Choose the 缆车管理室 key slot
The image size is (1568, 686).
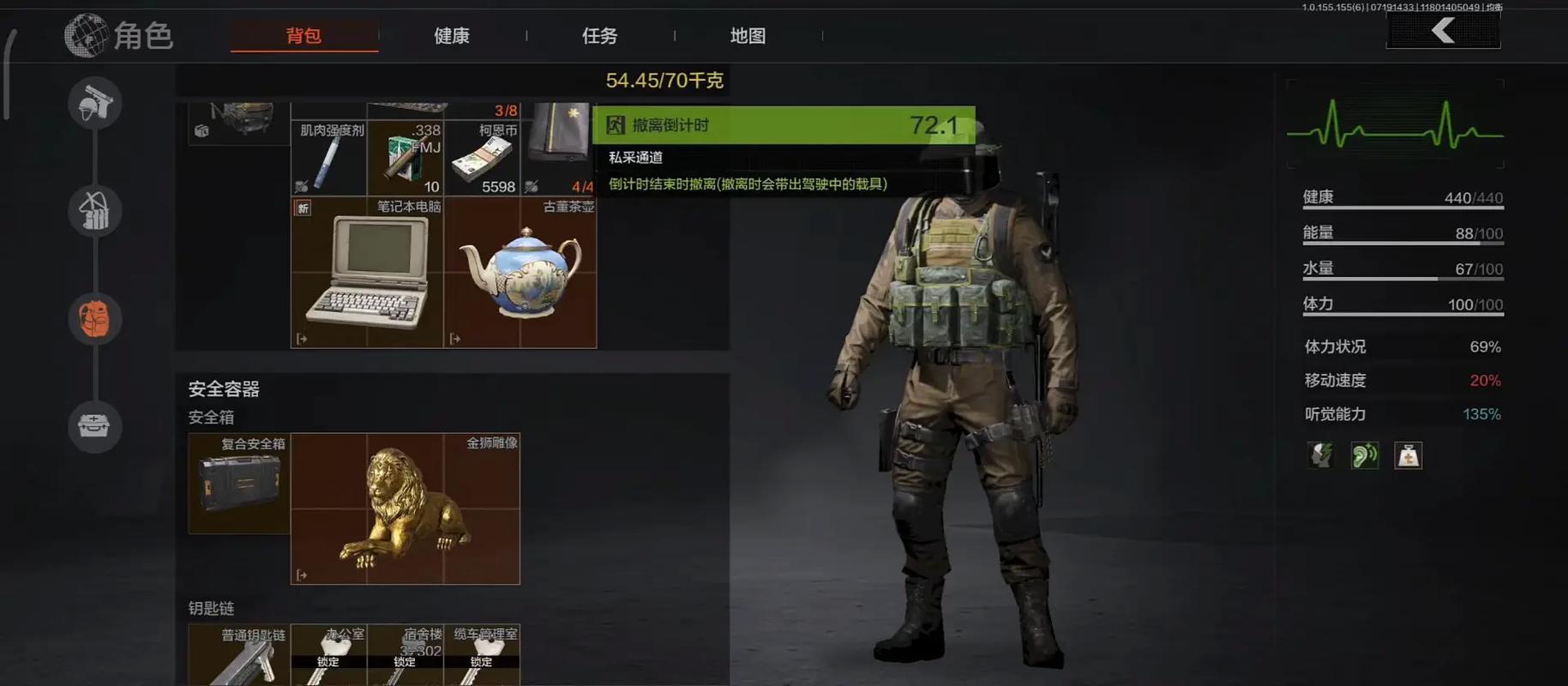(482, 656)
